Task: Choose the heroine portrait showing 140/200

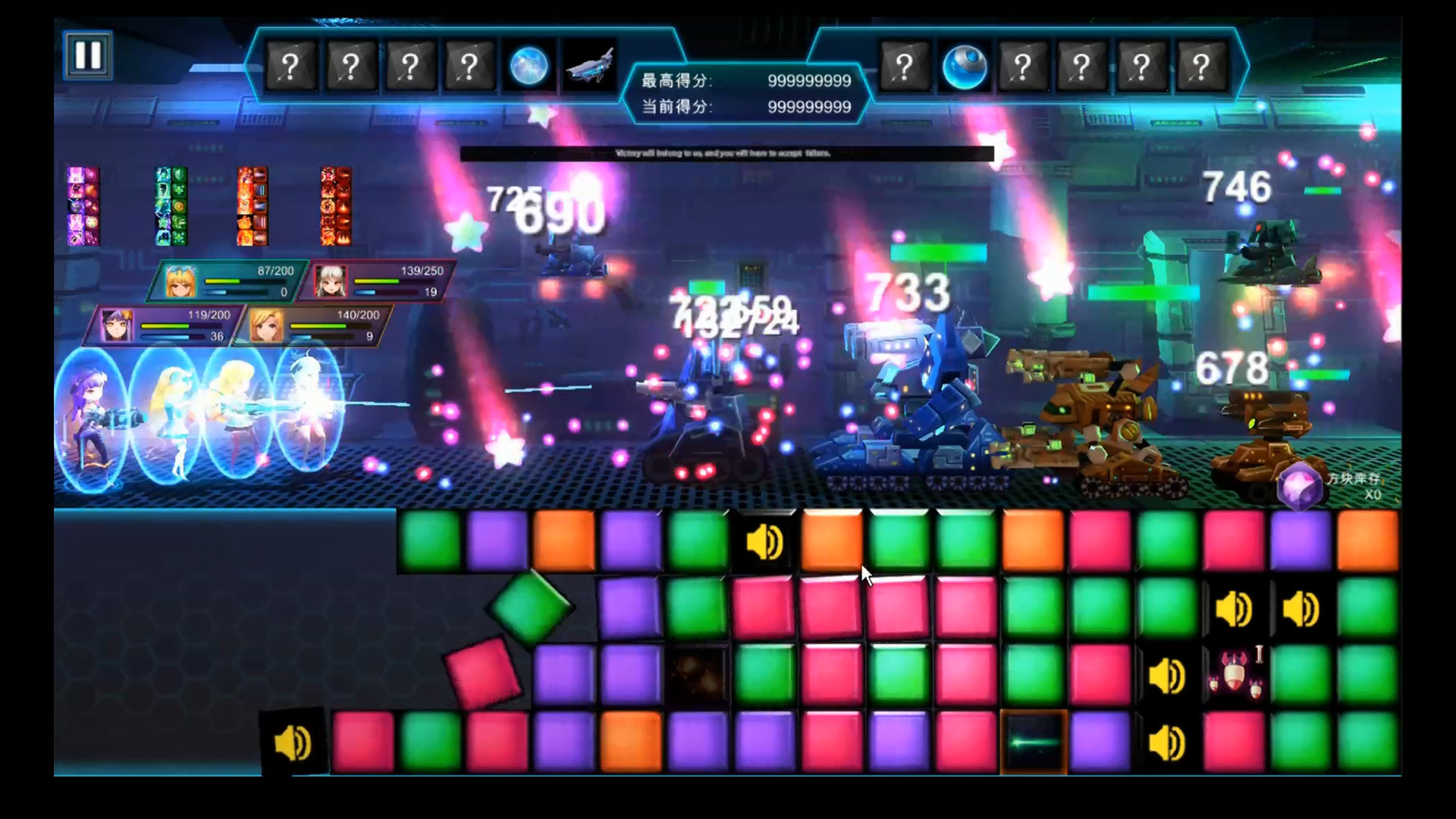Action: click(267, 325)
